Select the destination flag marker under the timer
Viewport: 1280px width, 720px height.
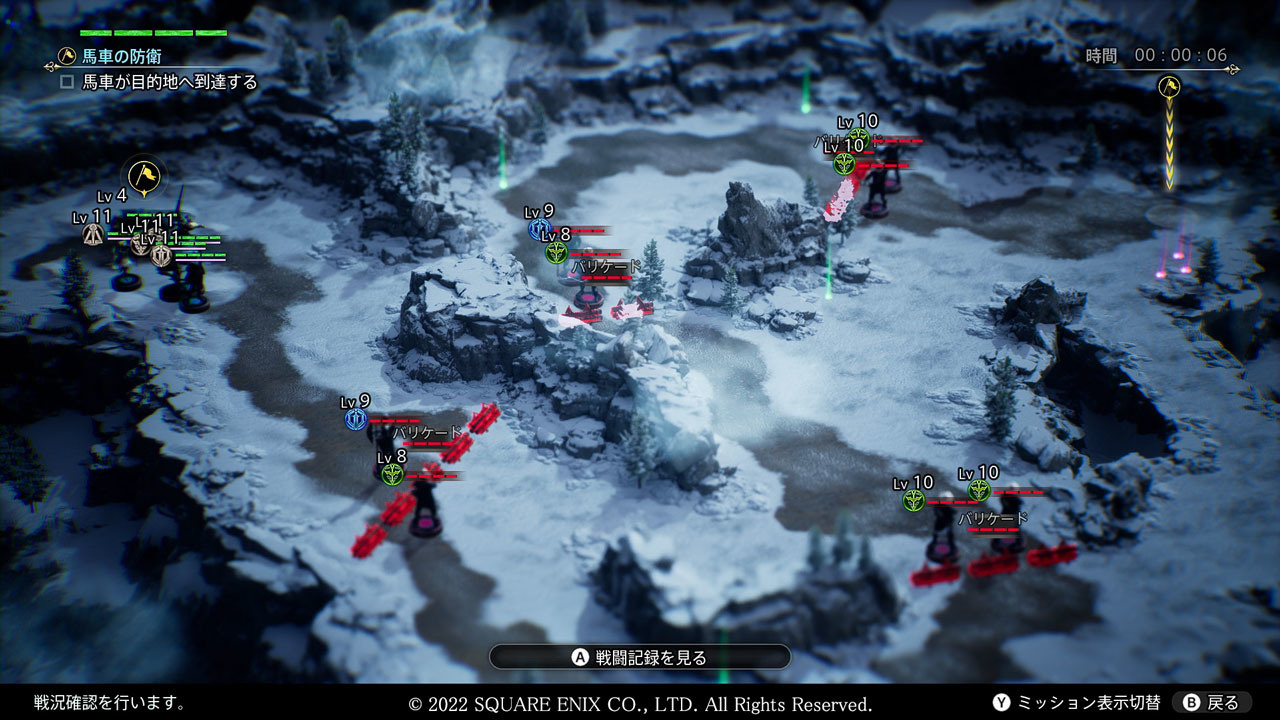coord(1169,87)
